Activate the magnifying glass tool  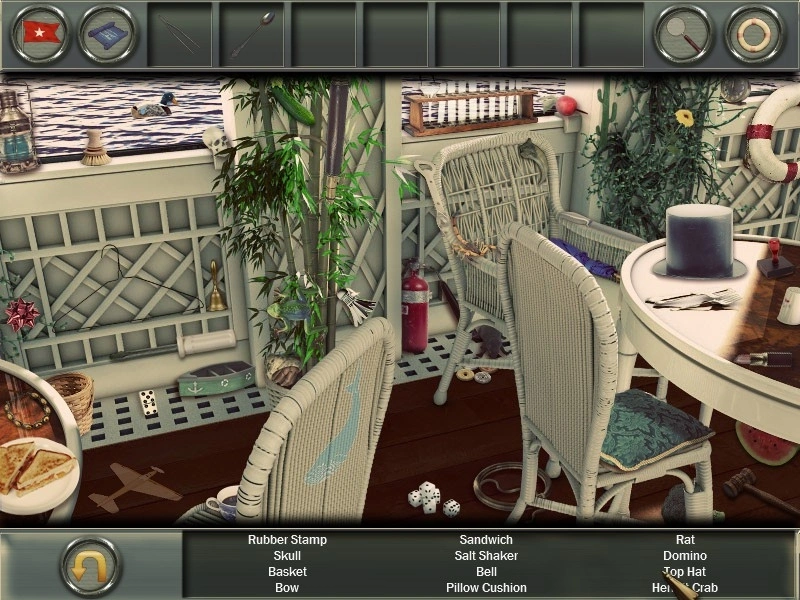coord(683,34)
